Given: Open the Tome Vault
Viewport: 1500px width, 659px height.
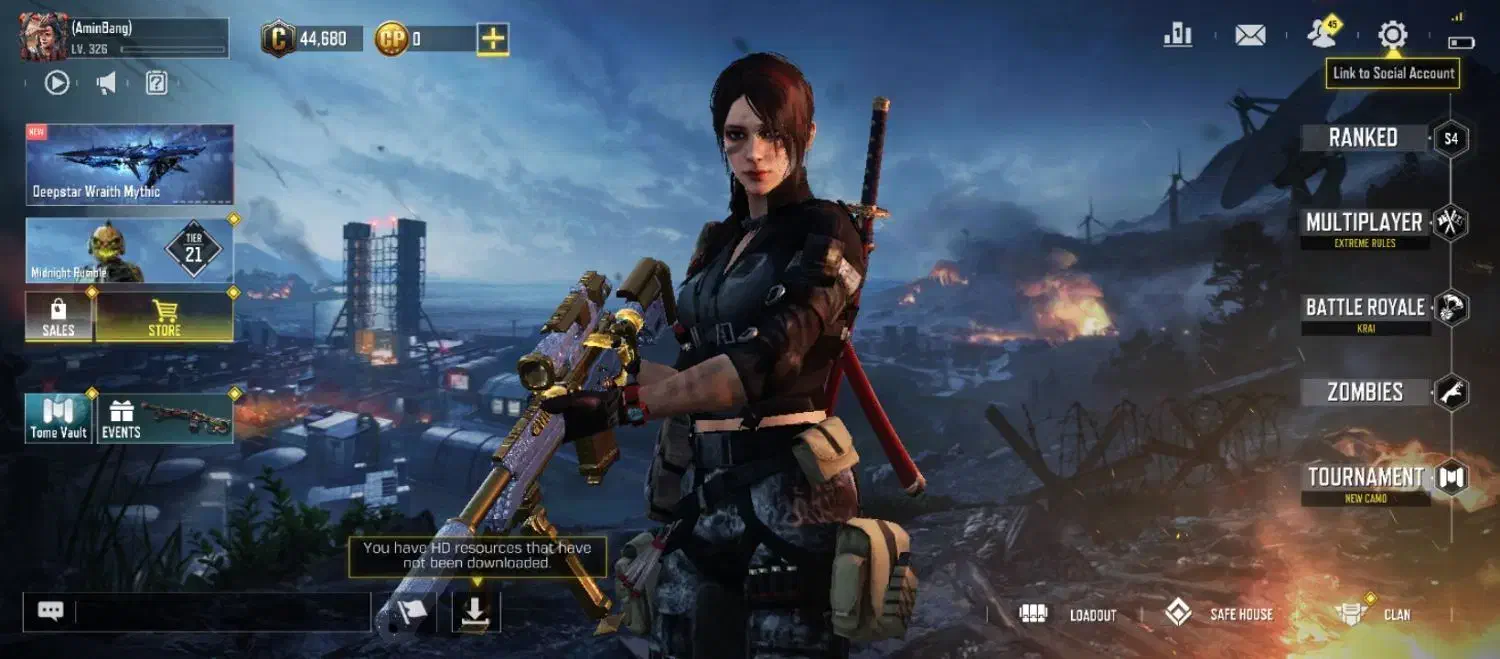Looking at the screenshot, I should [x=59, y=418].
